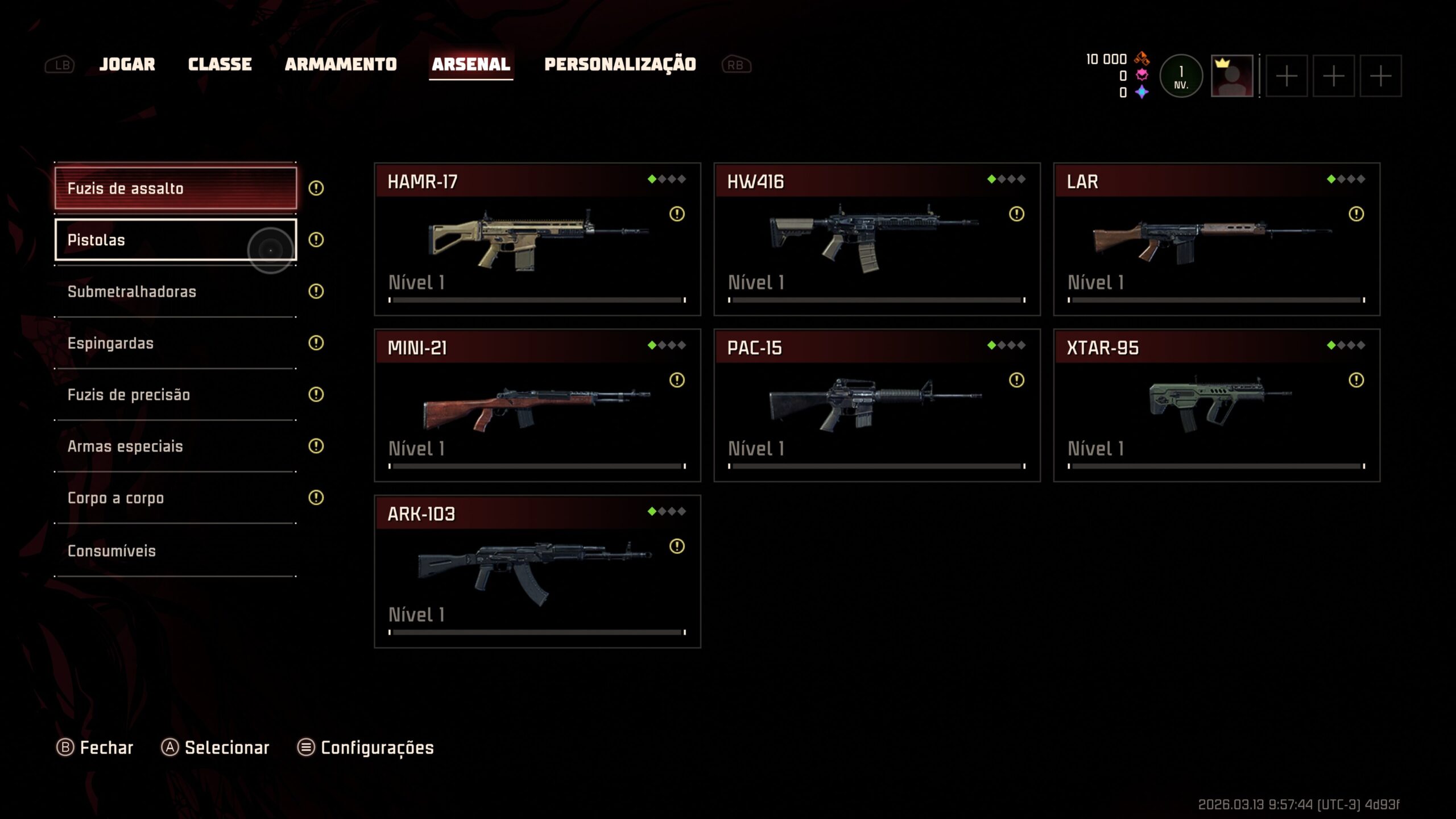Image resolution: width=1456 pixels, height=819 pixels.
Task: Open the Consumíveis category
Action: [x=175, y=551]
